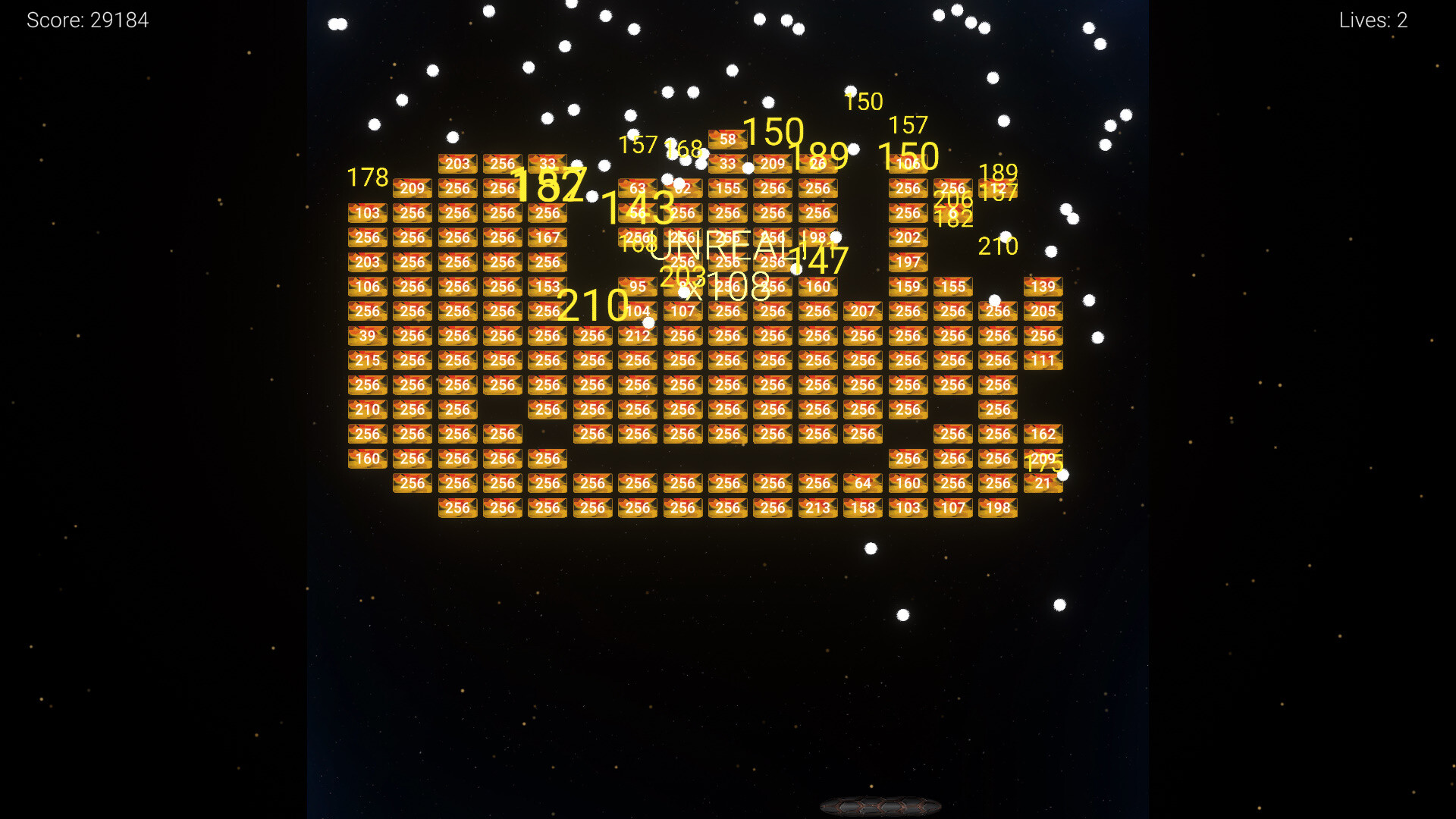
Task: Click the brick numbered 178 label on the left
Action: click(368, 177)
